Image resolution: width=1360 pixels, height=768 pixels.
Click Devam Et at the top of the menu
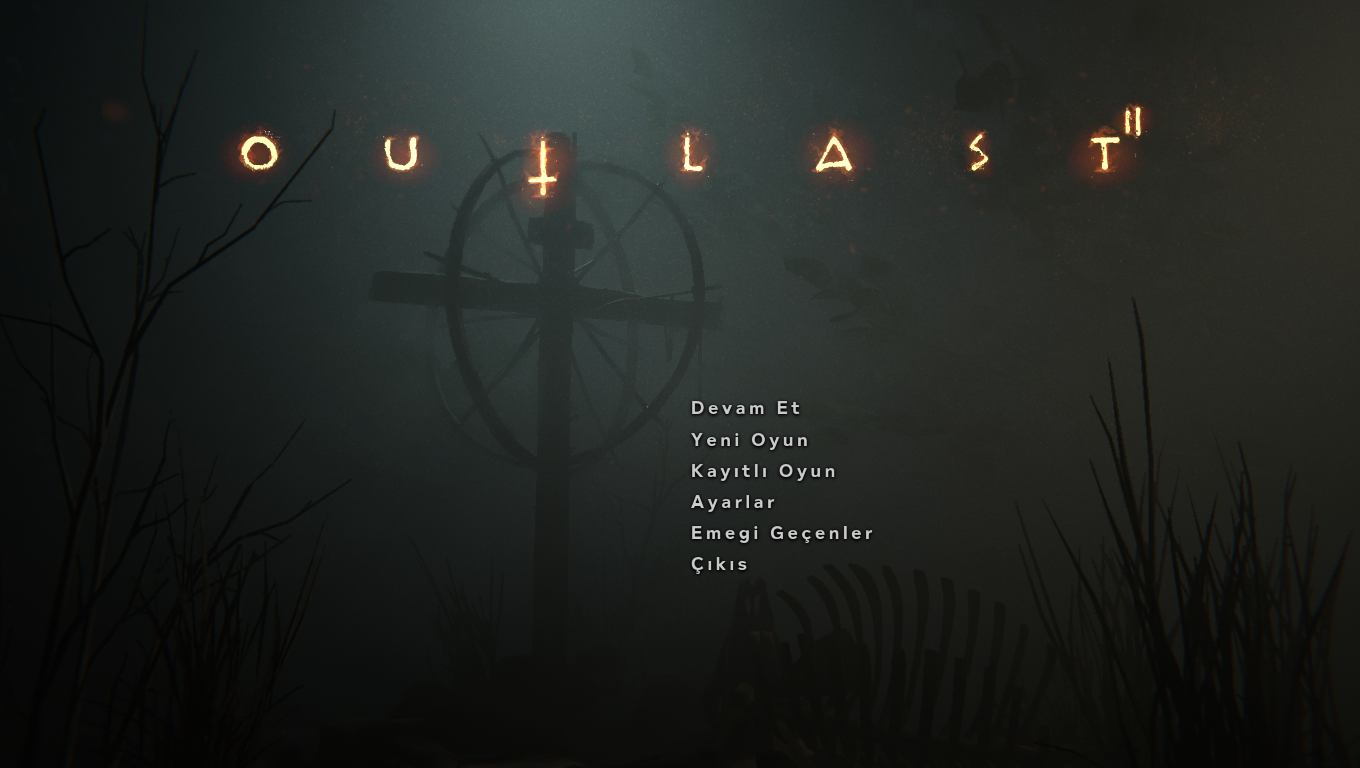(746, 408)
